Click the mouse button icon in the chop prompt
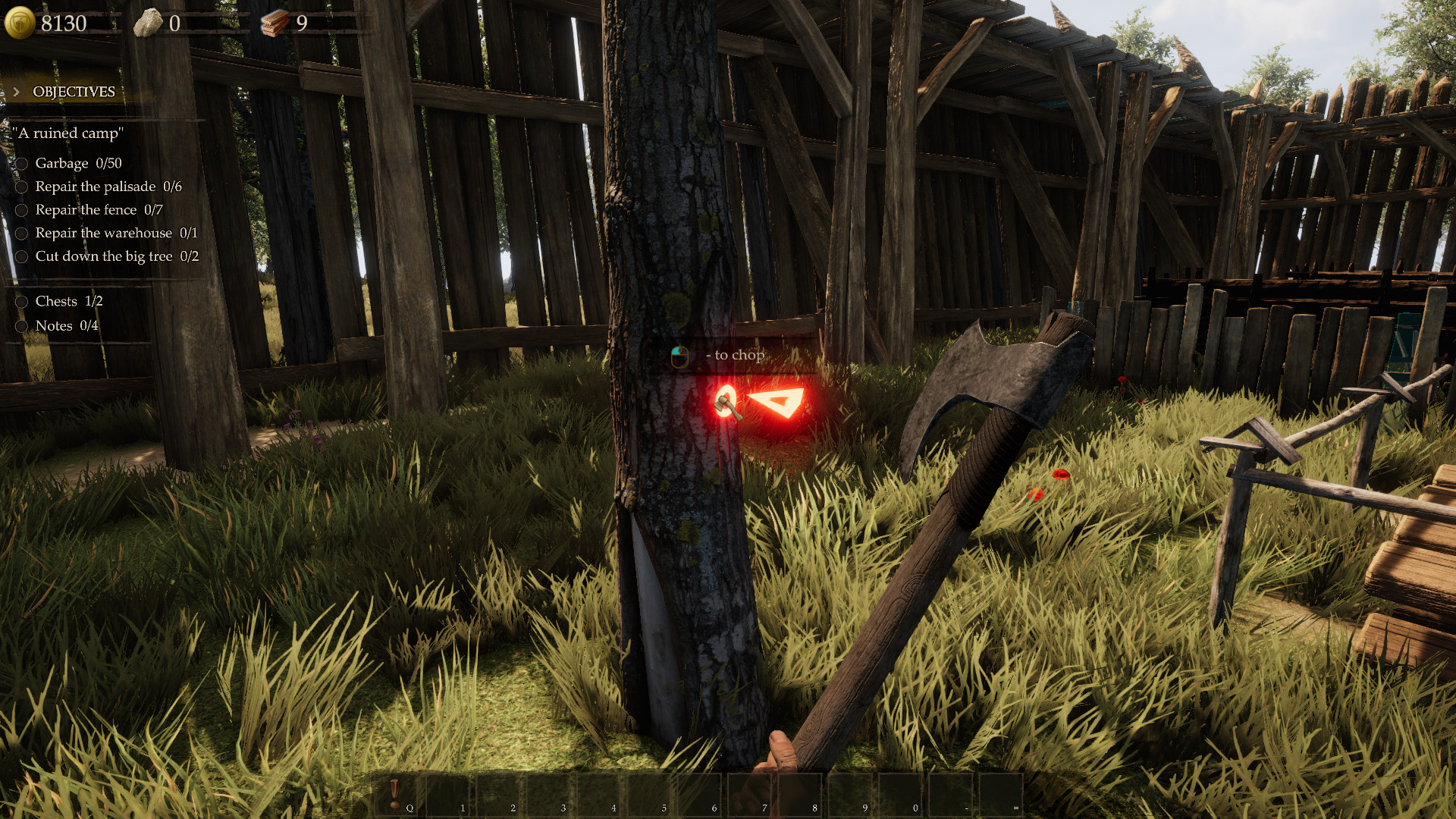Viewport: 1456px width, 819px height. [x=681, y=355]
